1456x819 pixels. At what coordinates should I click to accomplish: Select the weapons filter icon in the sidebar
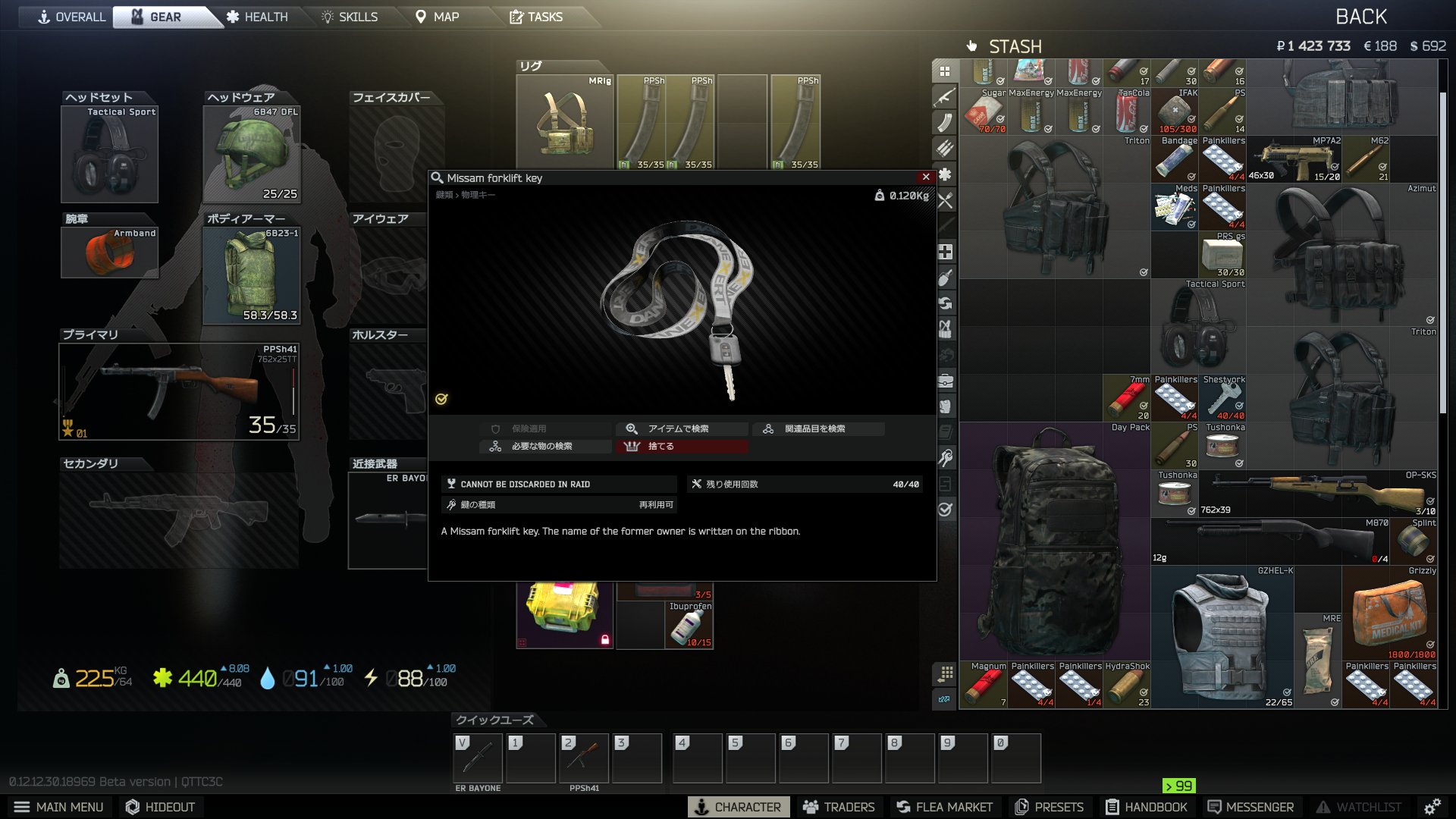(945, 98)
